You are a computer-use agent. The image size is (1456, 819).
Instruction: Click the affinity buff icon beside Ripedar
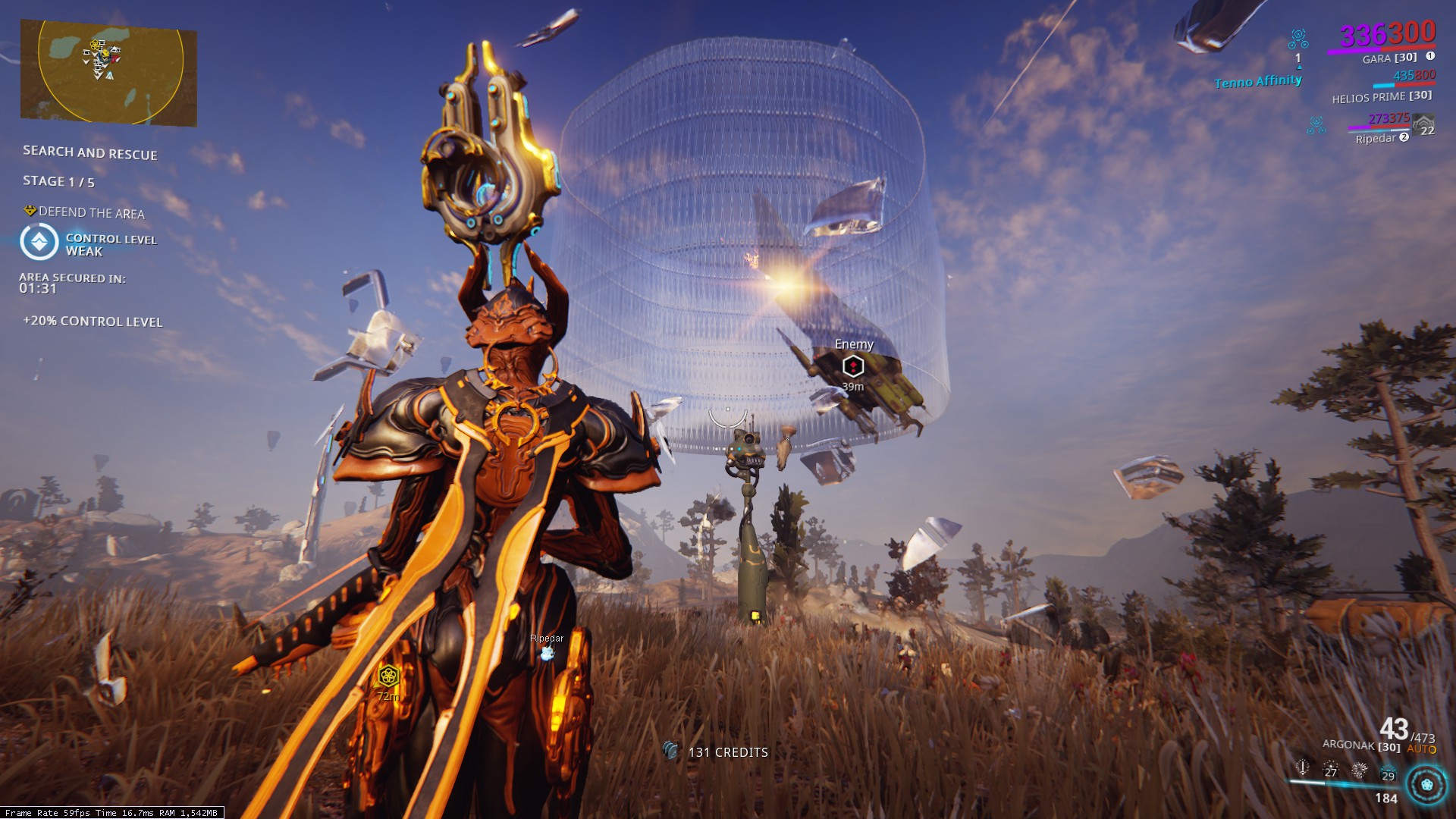point(1316,124)
